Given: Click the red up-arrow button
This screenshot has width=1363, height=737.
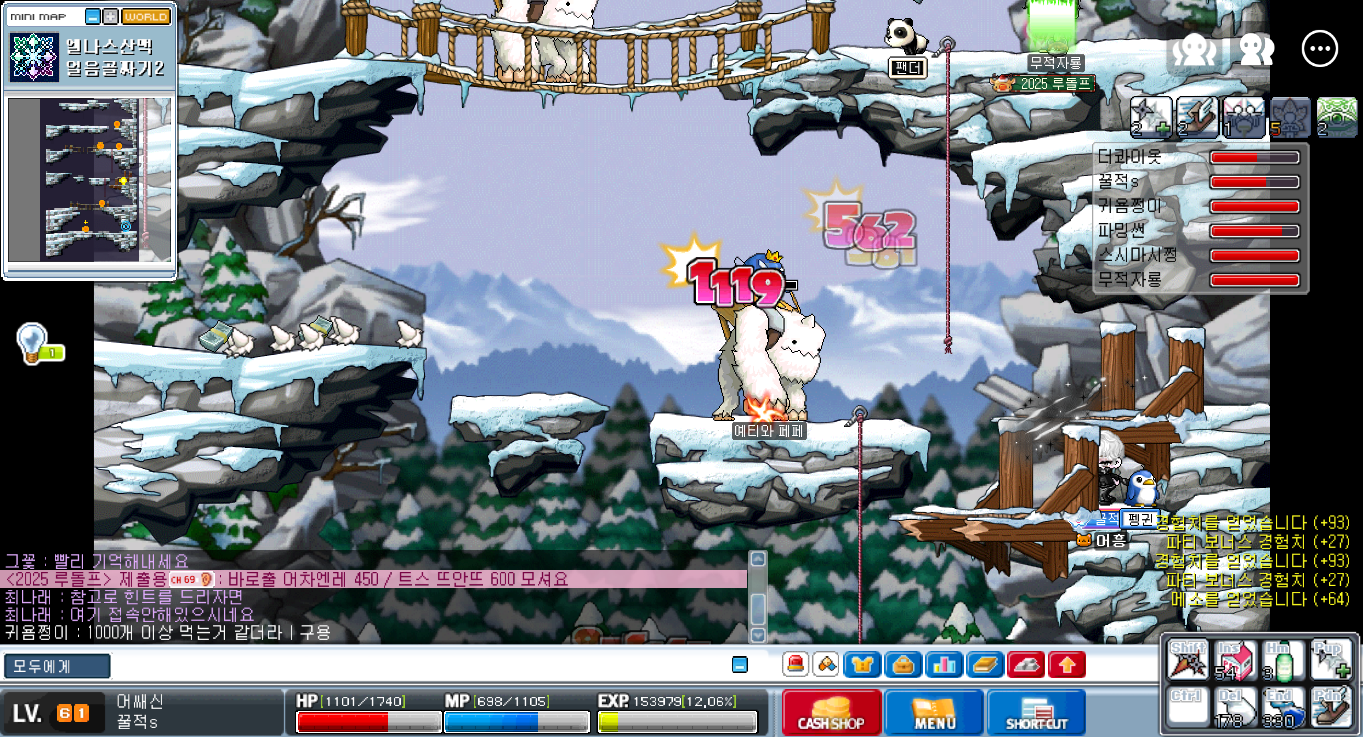Looking at the screenshot, I should coord(1067,664).
